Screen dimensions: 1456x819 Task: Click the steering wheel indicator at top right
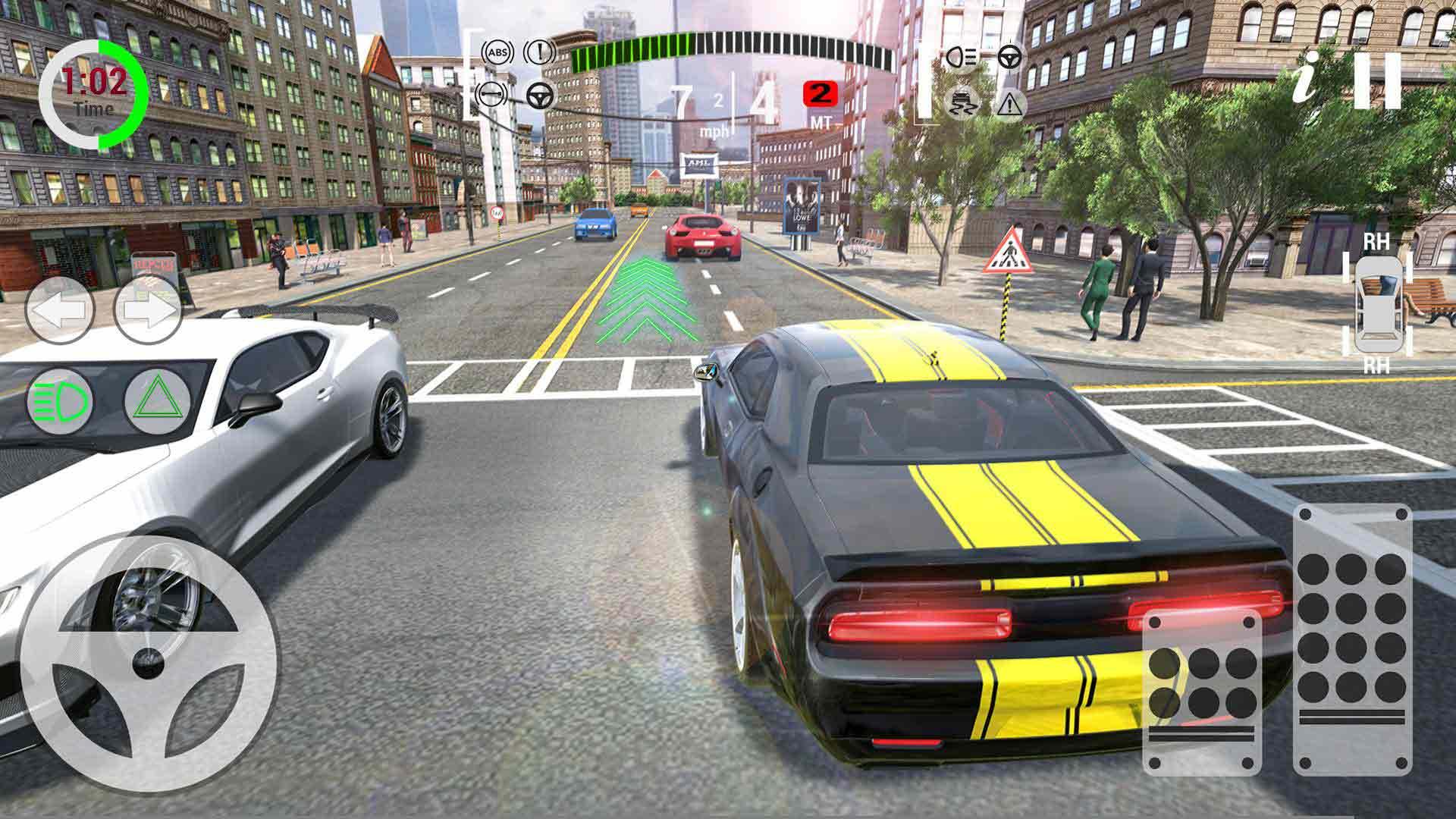(x=1010, y=56)
